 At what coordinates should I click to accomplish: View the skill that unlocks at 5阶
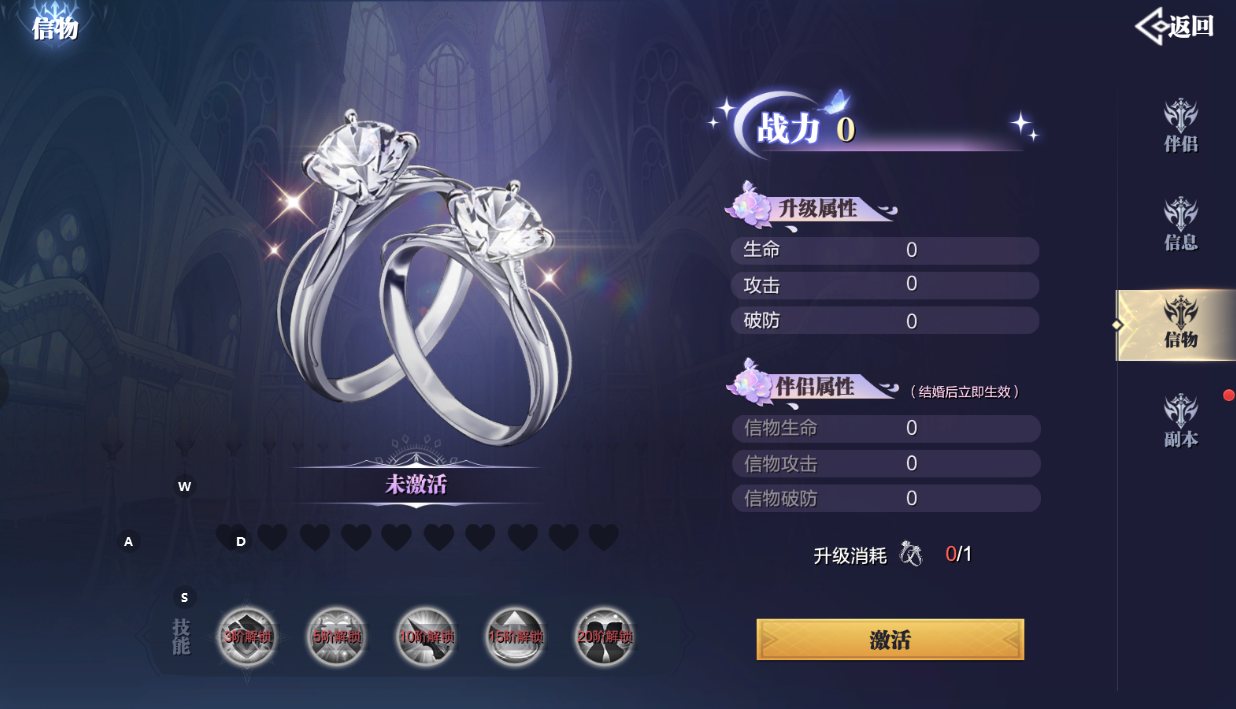pyautogui.click(x=335, y=636)
